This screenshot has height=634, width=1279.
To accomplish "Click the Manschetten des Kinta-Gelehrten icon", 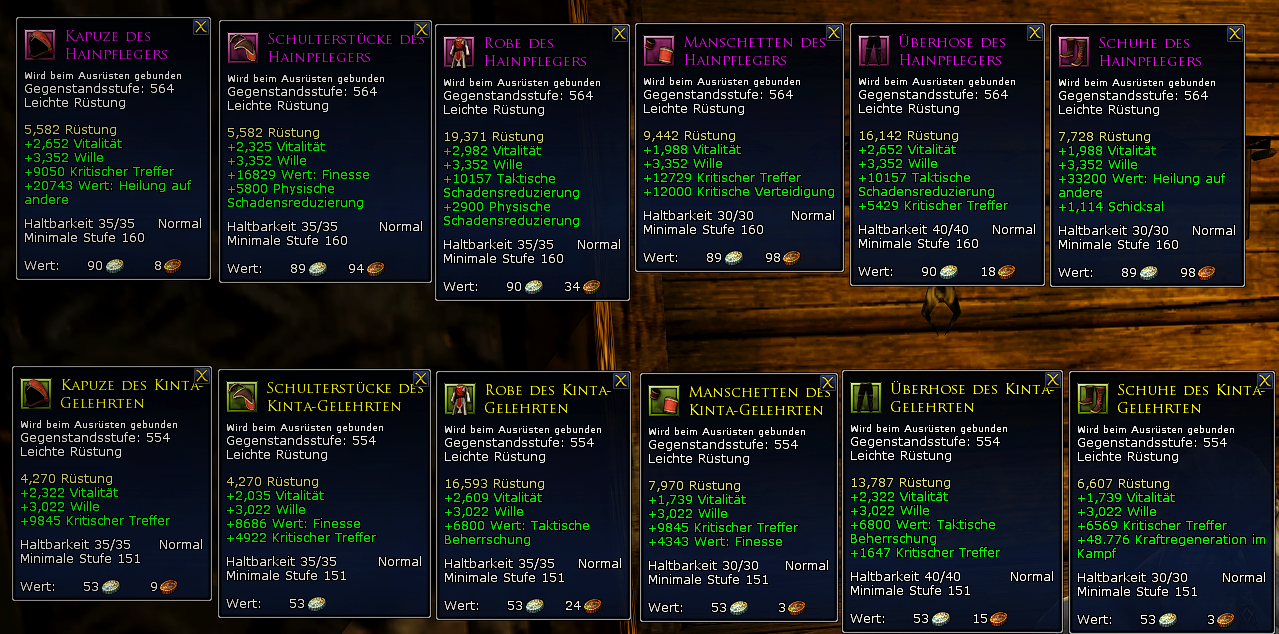I will (x=663, y=400).
